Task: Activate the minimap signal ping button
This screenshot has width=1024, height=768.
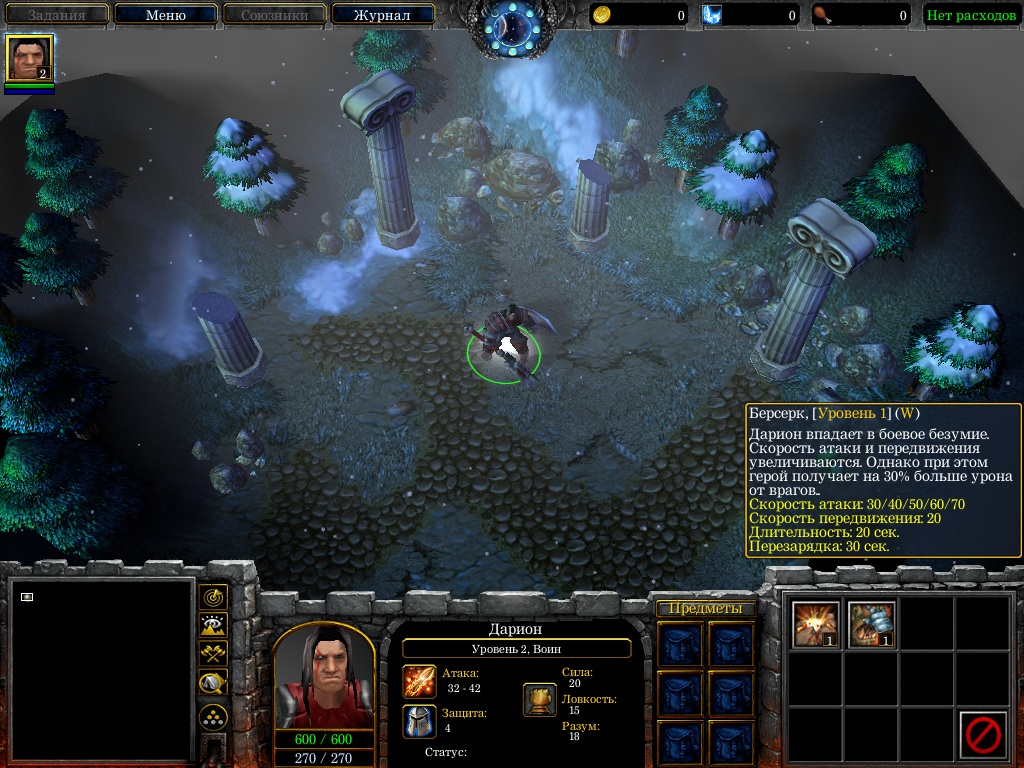Action: pos(213,597)
